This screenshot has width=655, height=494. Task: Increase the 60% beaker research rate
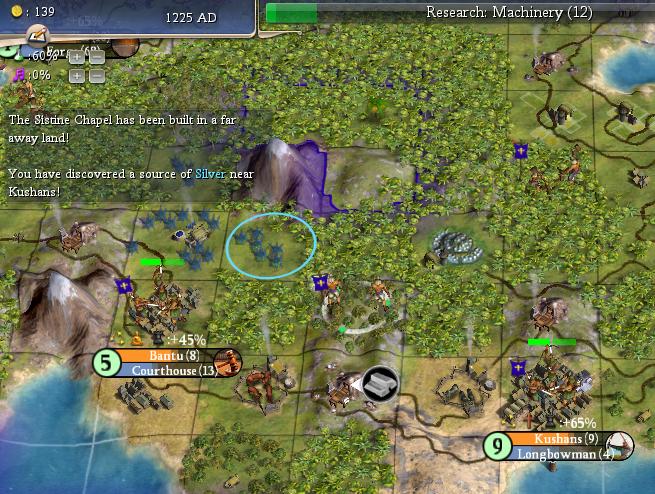[x=77, y=58]
